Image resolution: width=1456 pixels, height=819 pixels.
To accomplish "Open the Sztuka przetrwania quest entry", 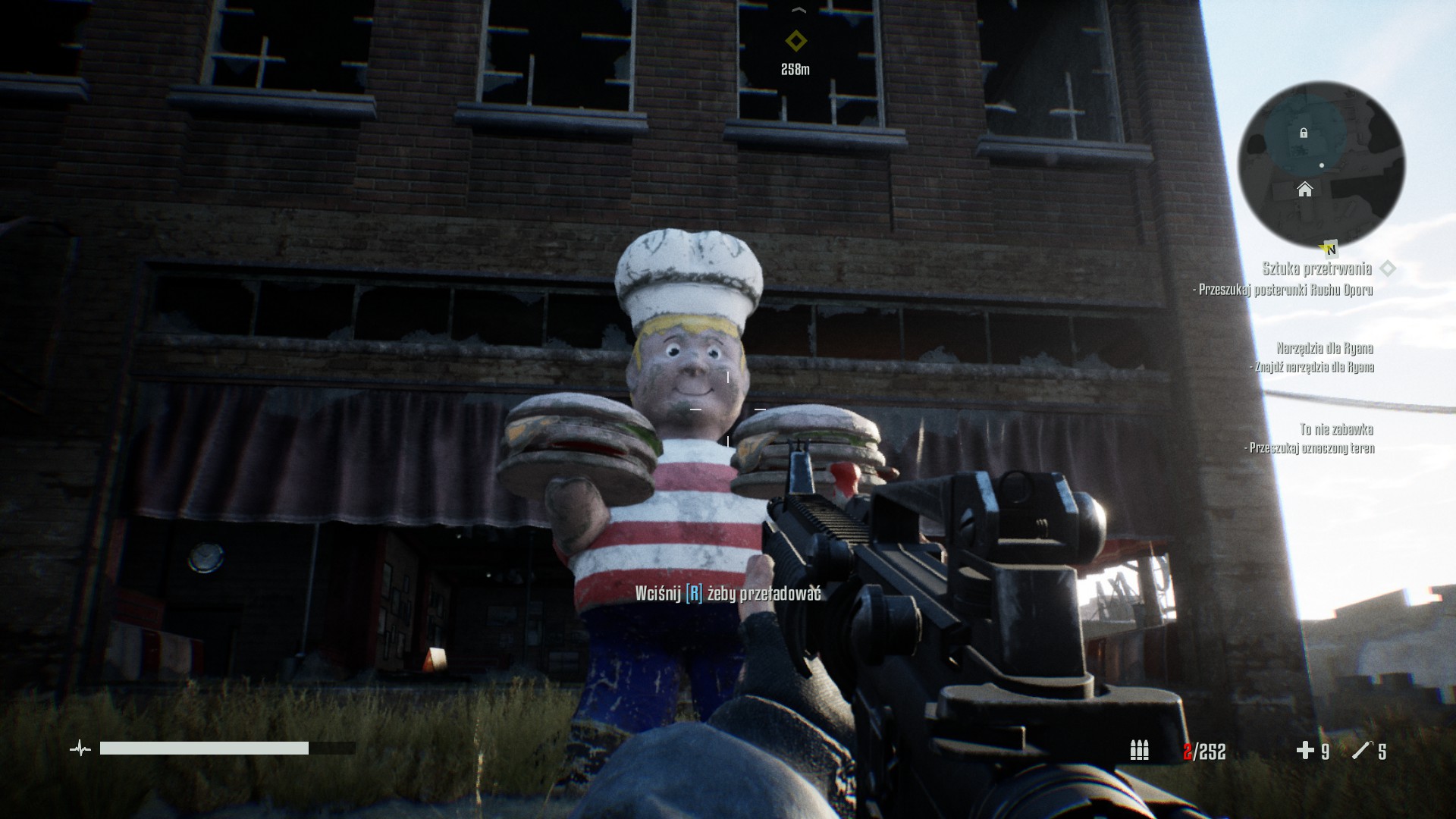I will point(1316,268).
